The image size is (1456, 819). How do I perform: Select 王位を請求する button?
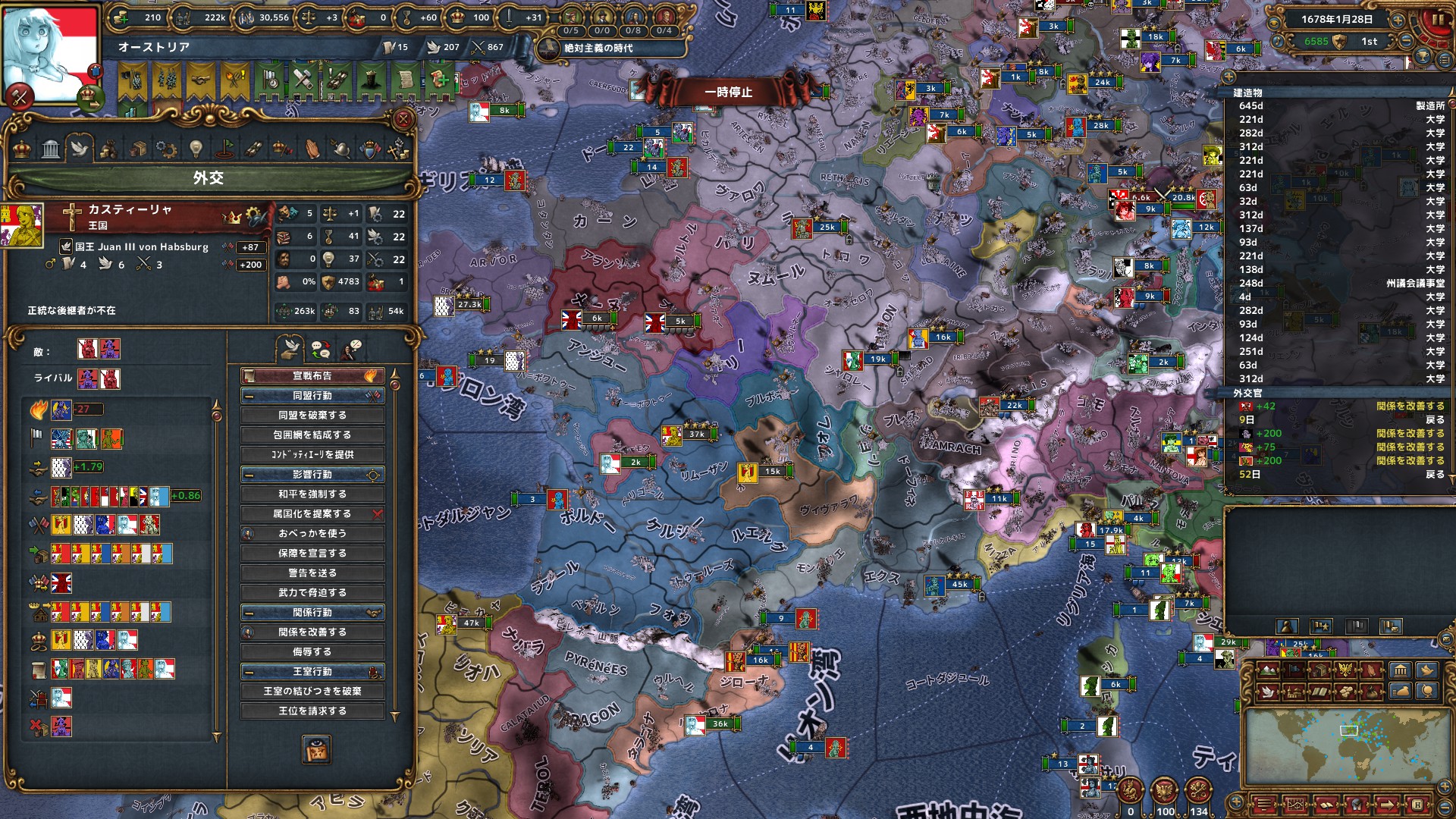pos(312,711)
